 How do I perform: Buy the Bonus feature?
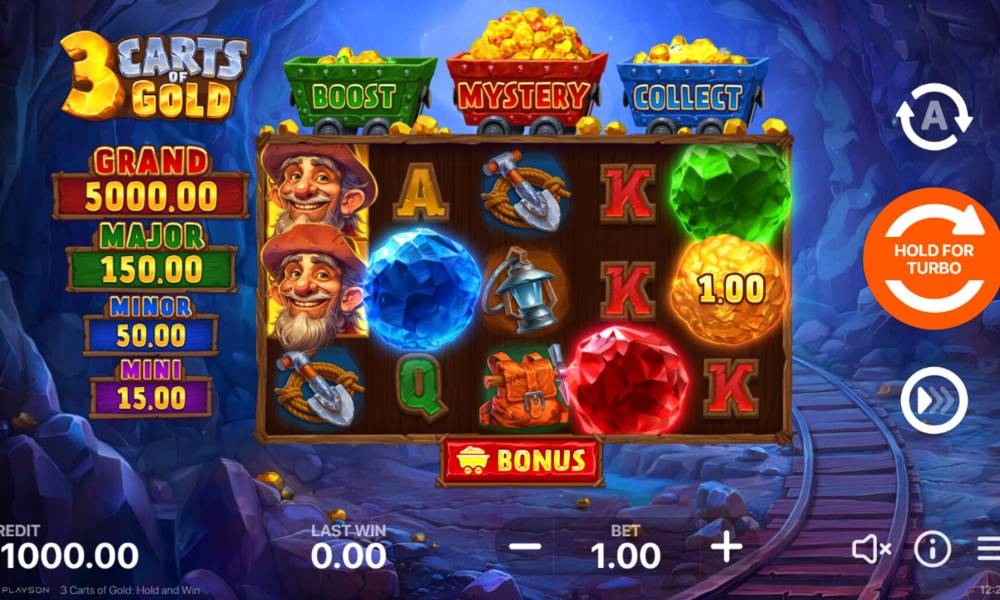(520, 461)
